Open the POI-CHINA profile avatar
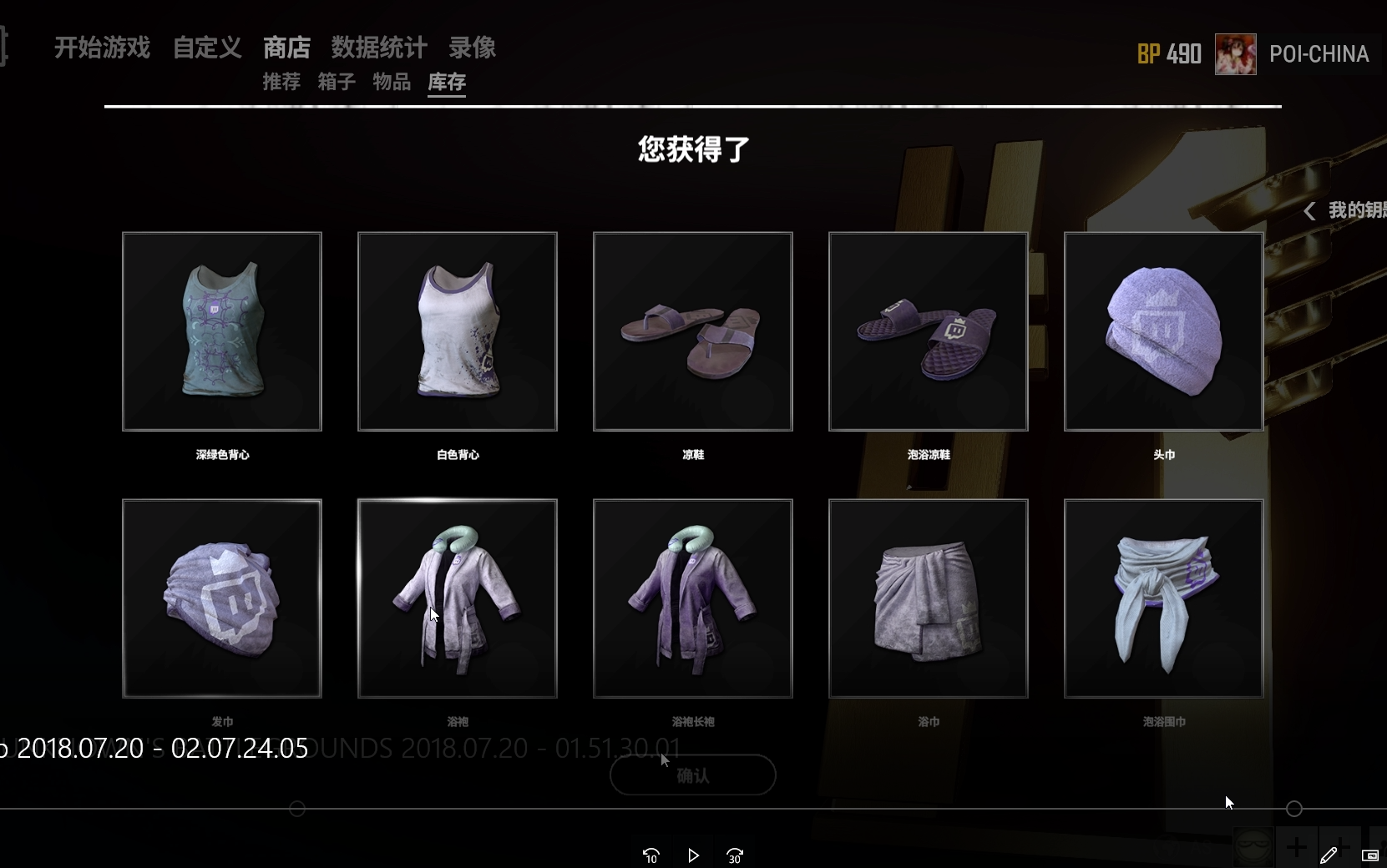Screen dimensions: 1387x868 pos(1235,54)
